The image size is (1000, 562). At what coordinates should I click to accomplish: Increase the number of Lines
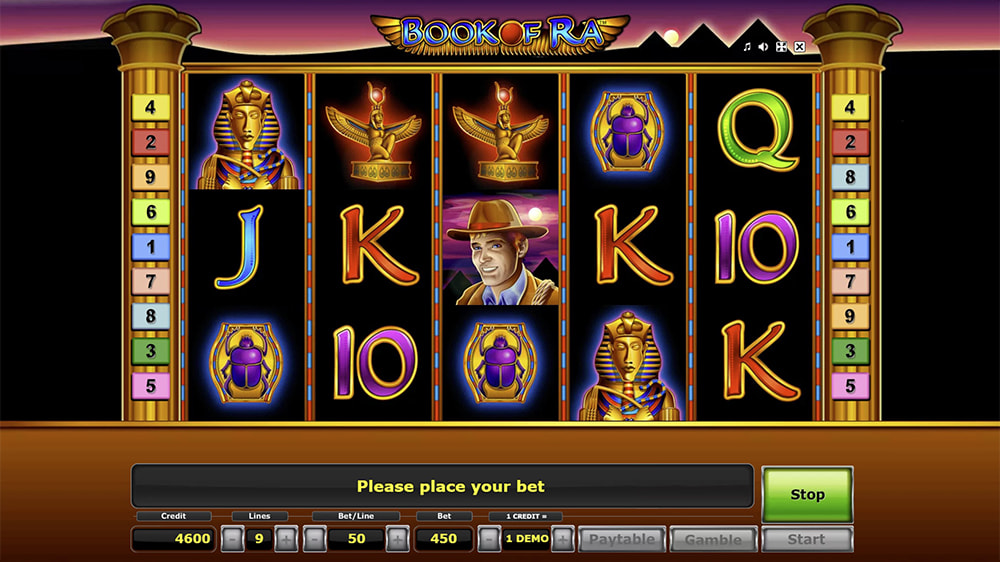click(286, 539)
